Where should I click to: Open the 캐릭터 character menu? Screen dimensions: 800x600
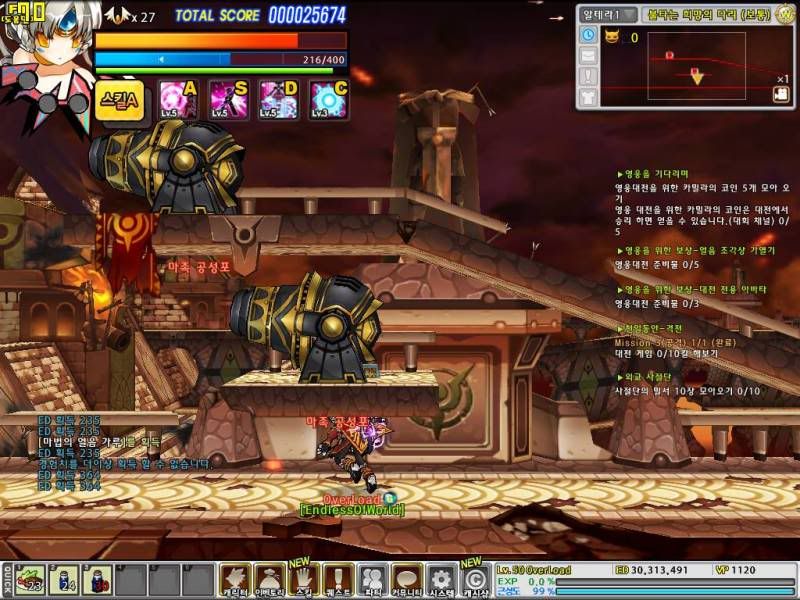(235, 580)
